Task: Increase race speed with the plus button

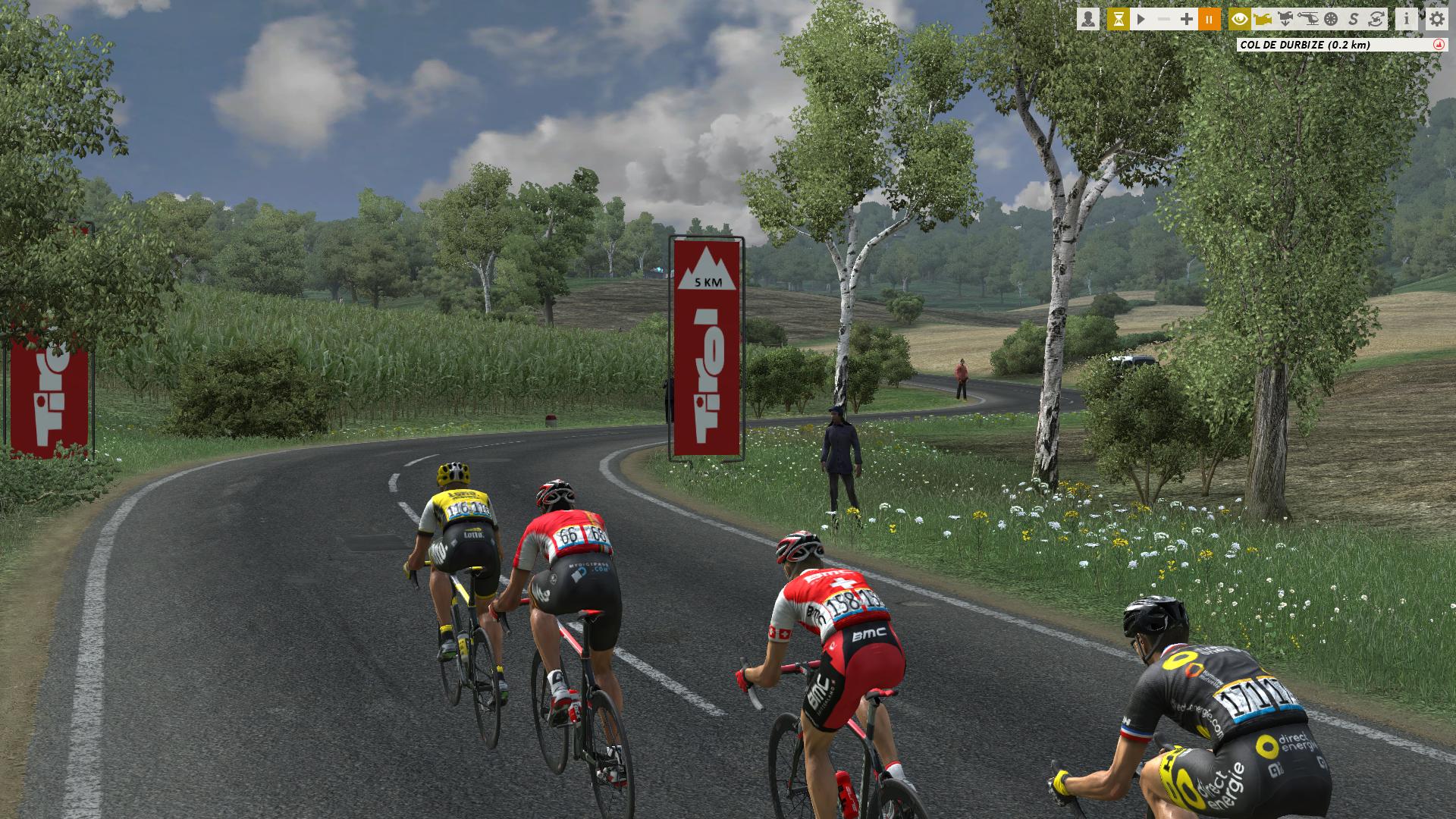Action: coord(1187,19)
